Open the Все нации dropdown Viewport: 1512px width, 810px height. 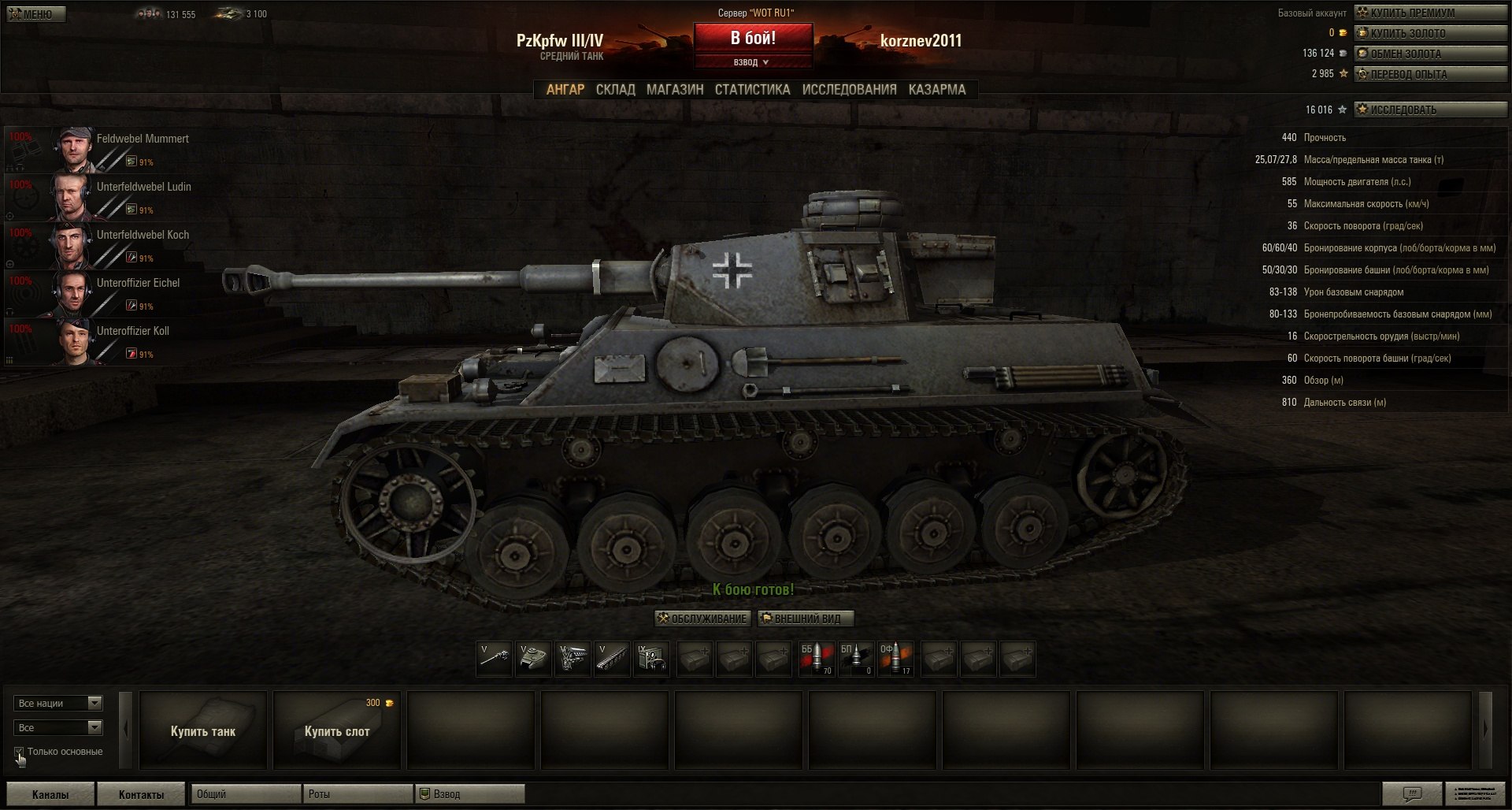58,703
